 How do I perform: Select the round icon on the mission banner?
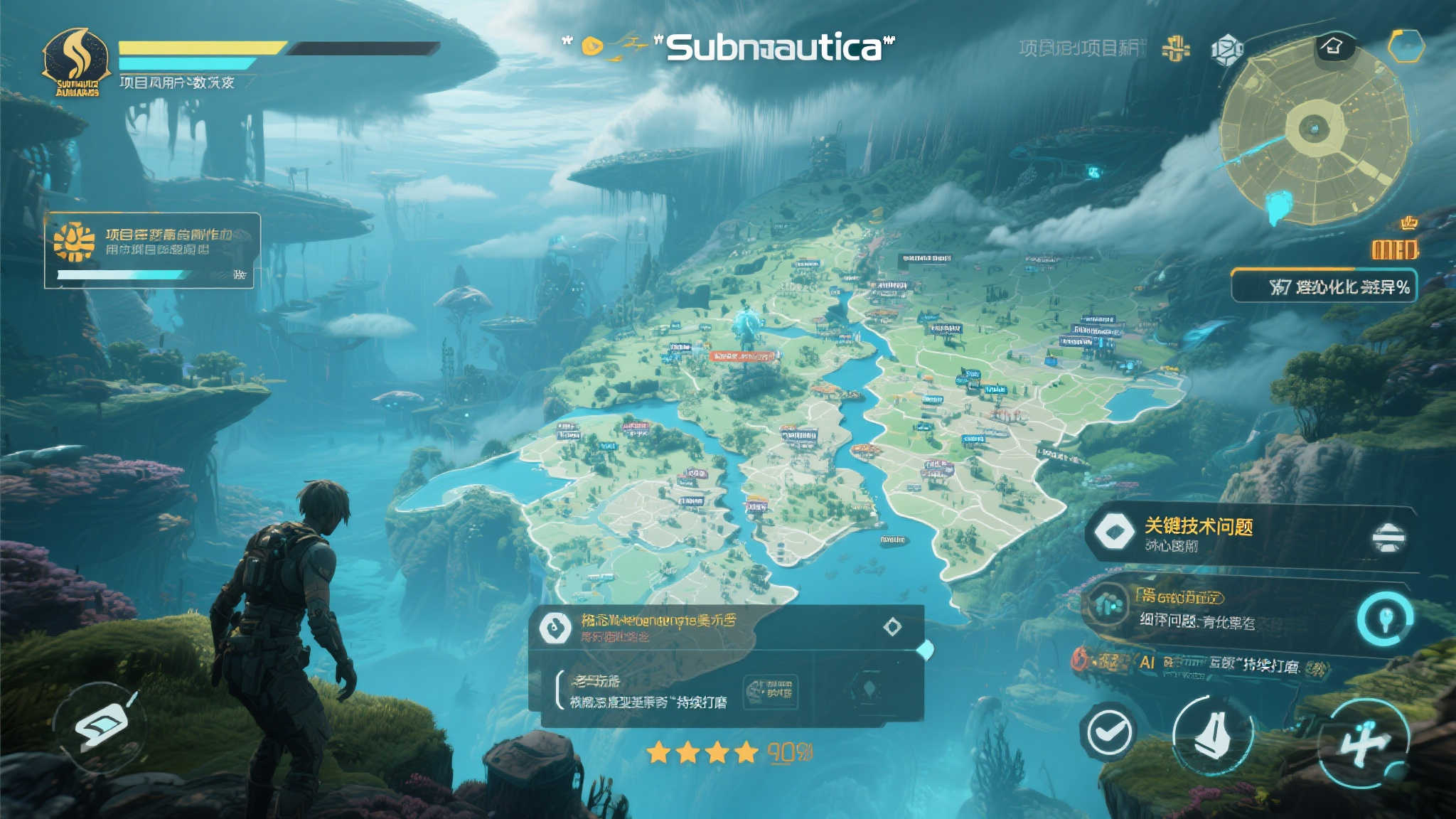555,627
